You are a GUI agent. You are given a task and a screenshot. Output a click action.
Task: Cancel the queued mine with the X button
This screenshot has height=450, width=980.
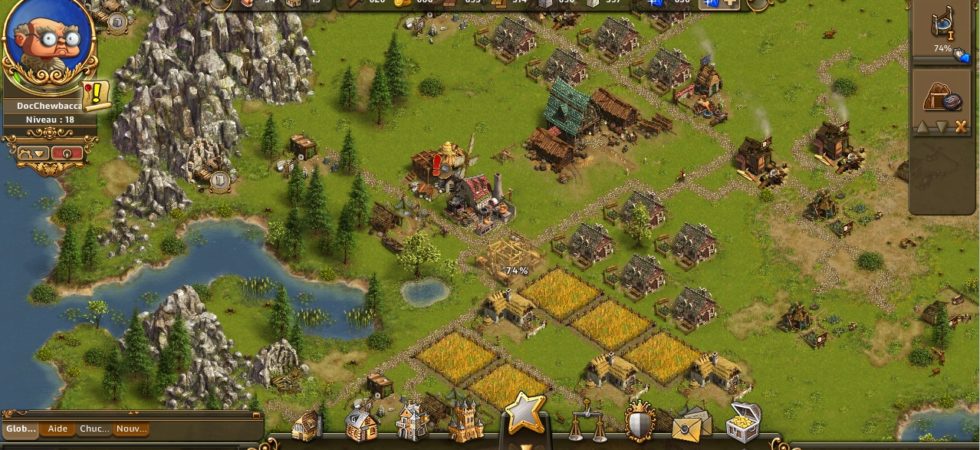[961, 126]
